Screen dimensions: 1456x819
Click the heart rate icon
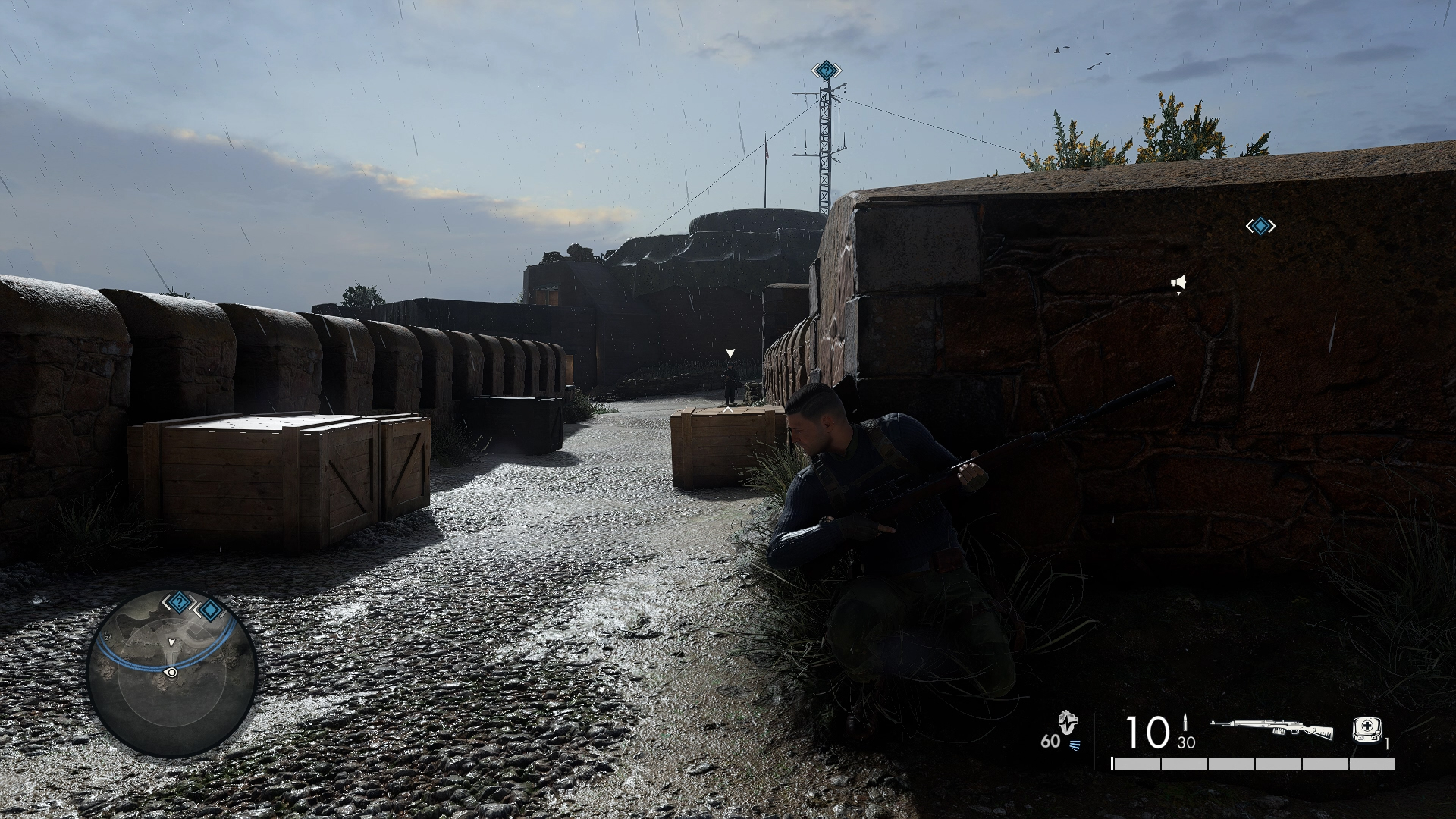click(x=1068, y=723)
